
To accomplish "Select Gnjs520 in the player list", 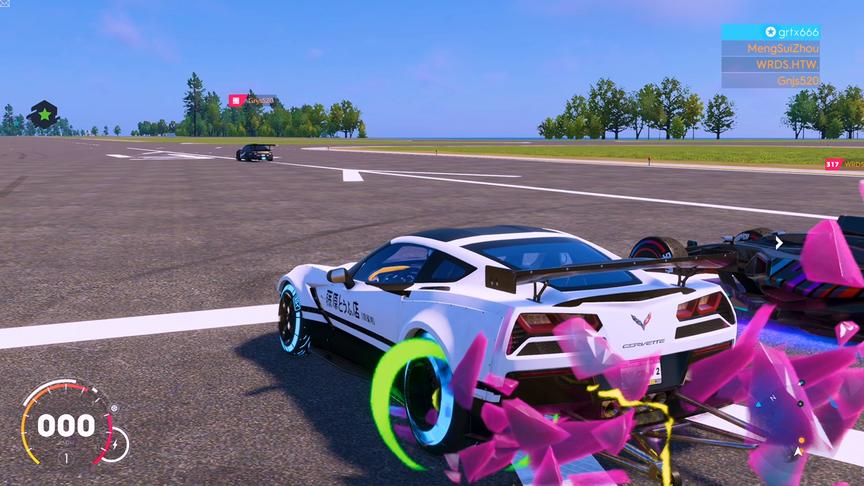I will click(771, 80).
